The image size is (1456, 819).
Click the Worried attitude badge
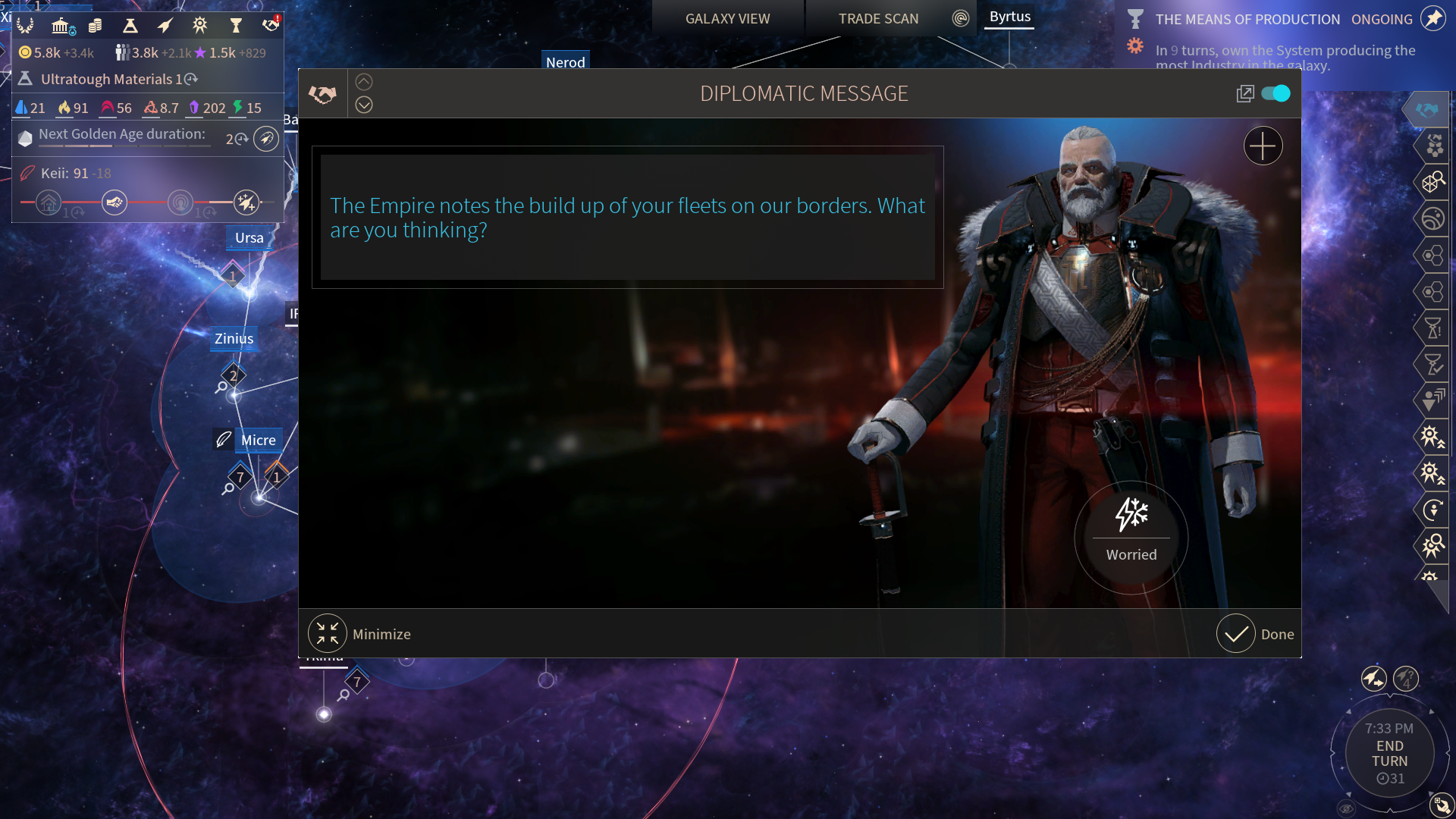[1131, 531]
